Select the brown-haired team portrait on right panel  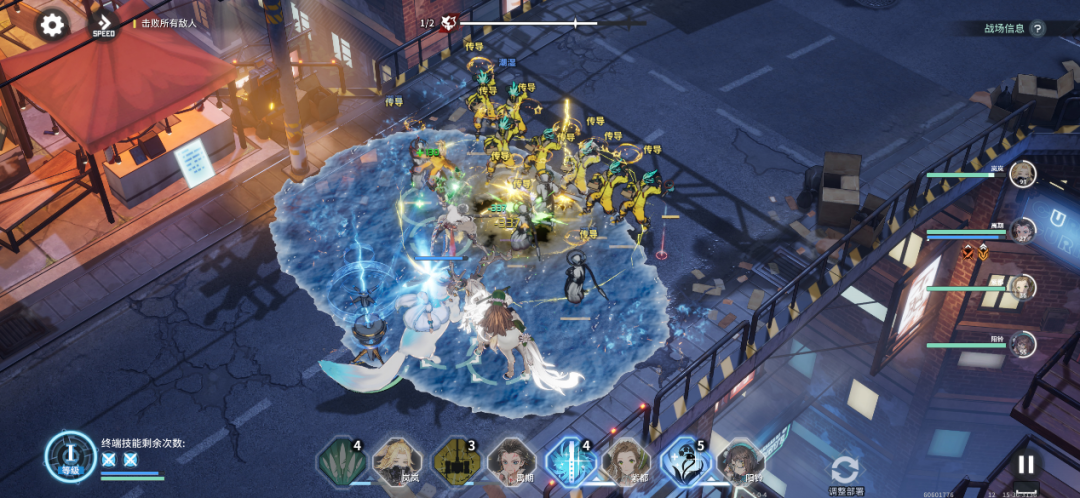[1022, 287]
